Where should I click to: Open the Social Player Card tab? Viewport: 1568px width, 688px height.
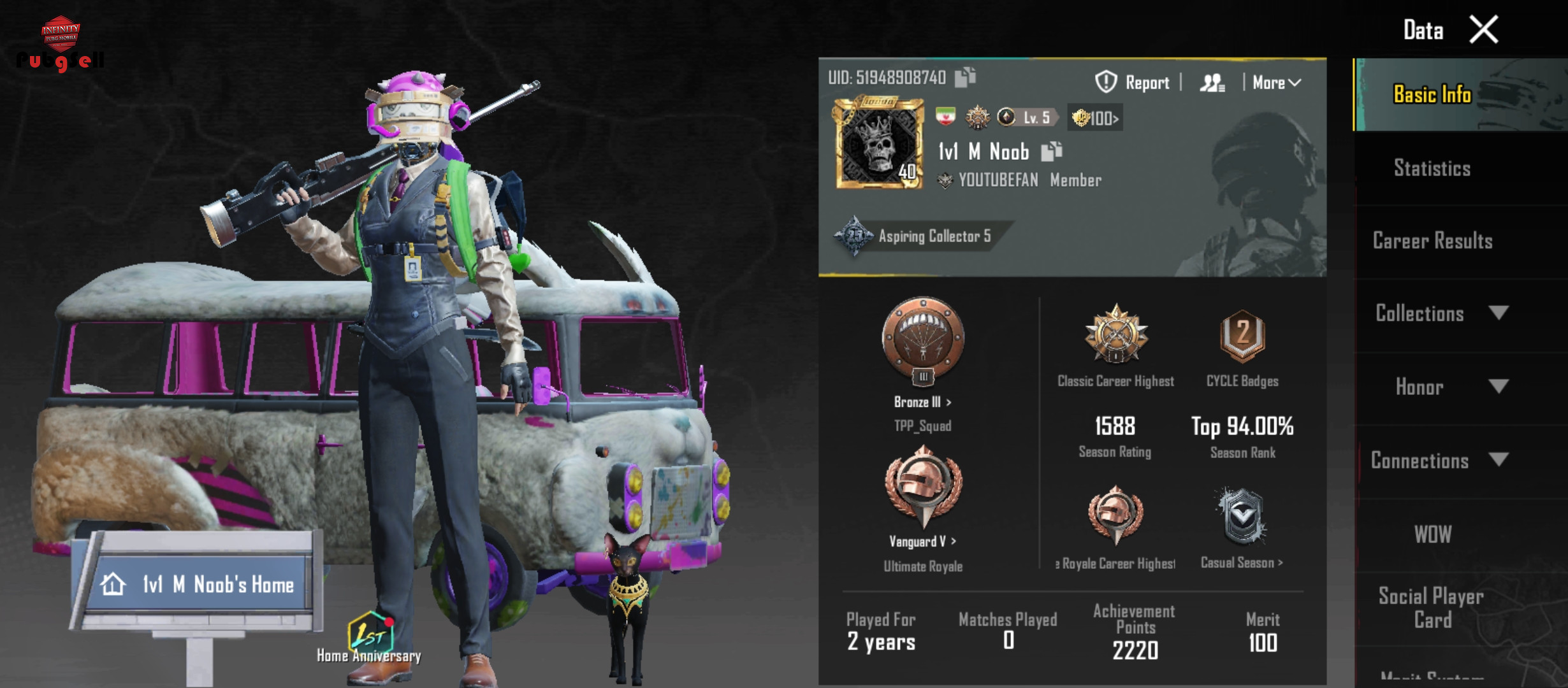point(1432,607)
